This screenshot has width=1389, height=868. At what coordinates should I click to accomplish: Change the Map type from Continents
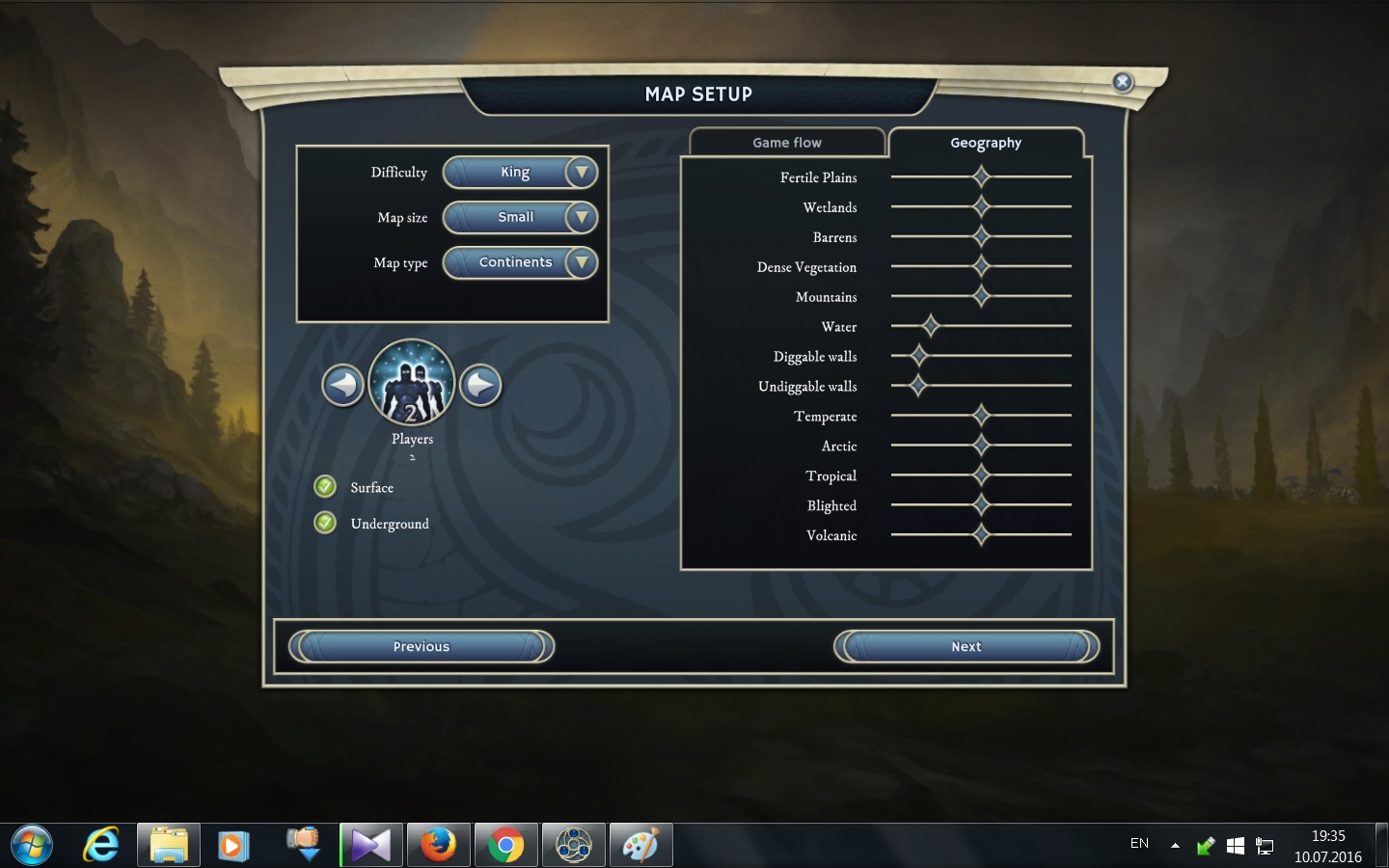(x=521, y=262)
